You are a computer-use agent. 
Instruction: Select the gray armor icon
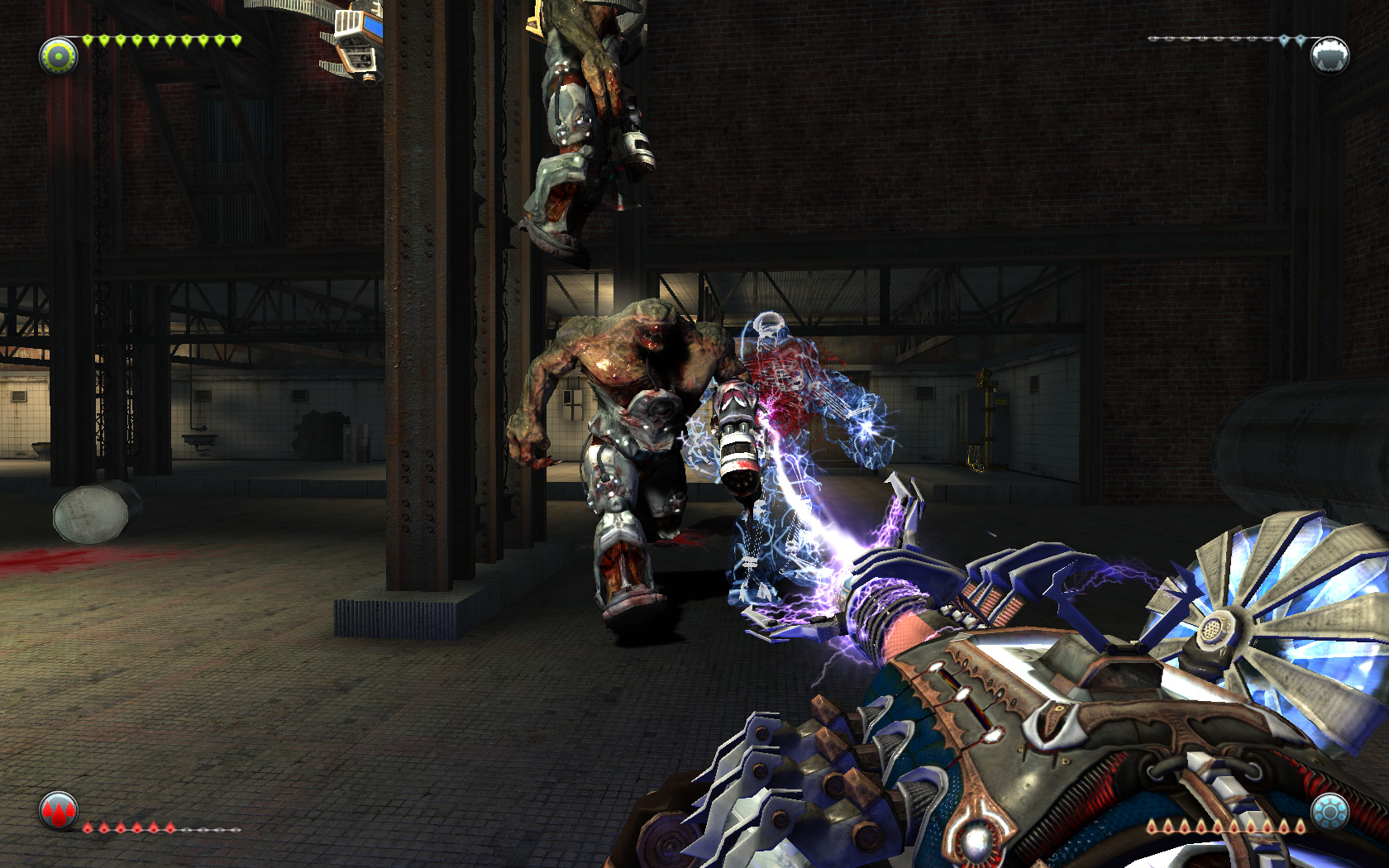(x=1329, y=55)
